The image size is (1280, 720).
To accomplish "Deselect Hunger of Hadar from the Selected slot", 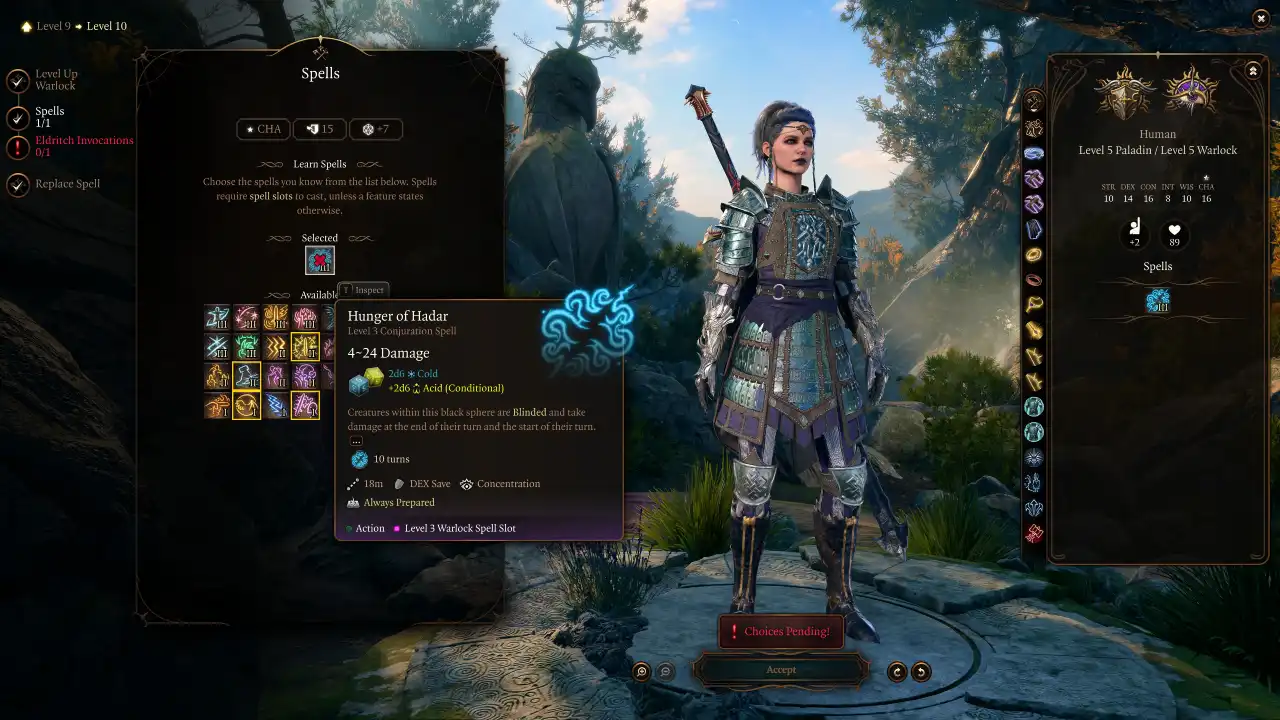I will 319,259.
